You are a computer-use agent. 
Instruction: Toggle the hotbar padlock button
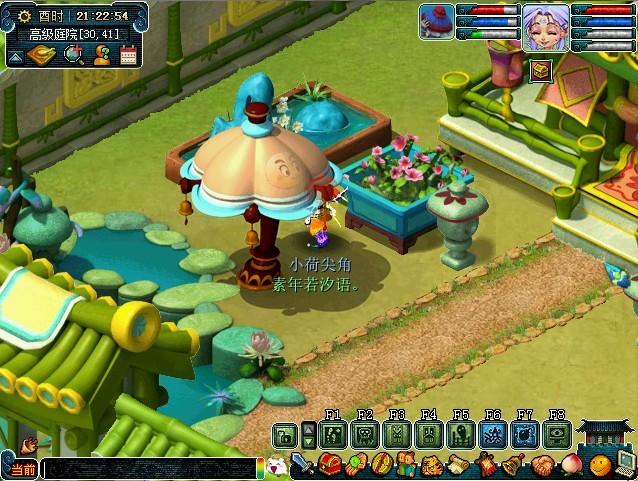(285, 435)
